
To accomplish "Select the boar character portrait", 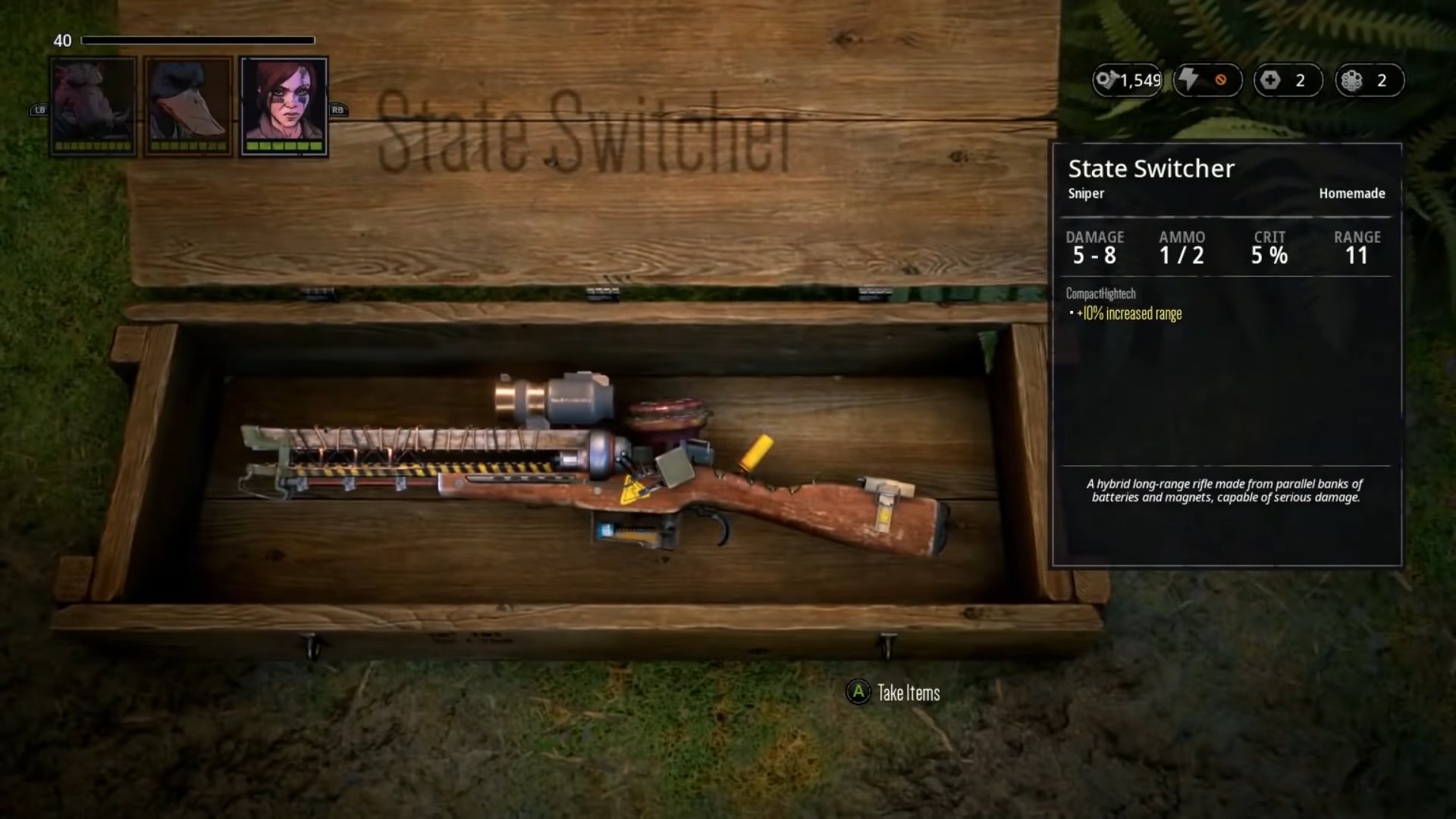I will [93, 105].
